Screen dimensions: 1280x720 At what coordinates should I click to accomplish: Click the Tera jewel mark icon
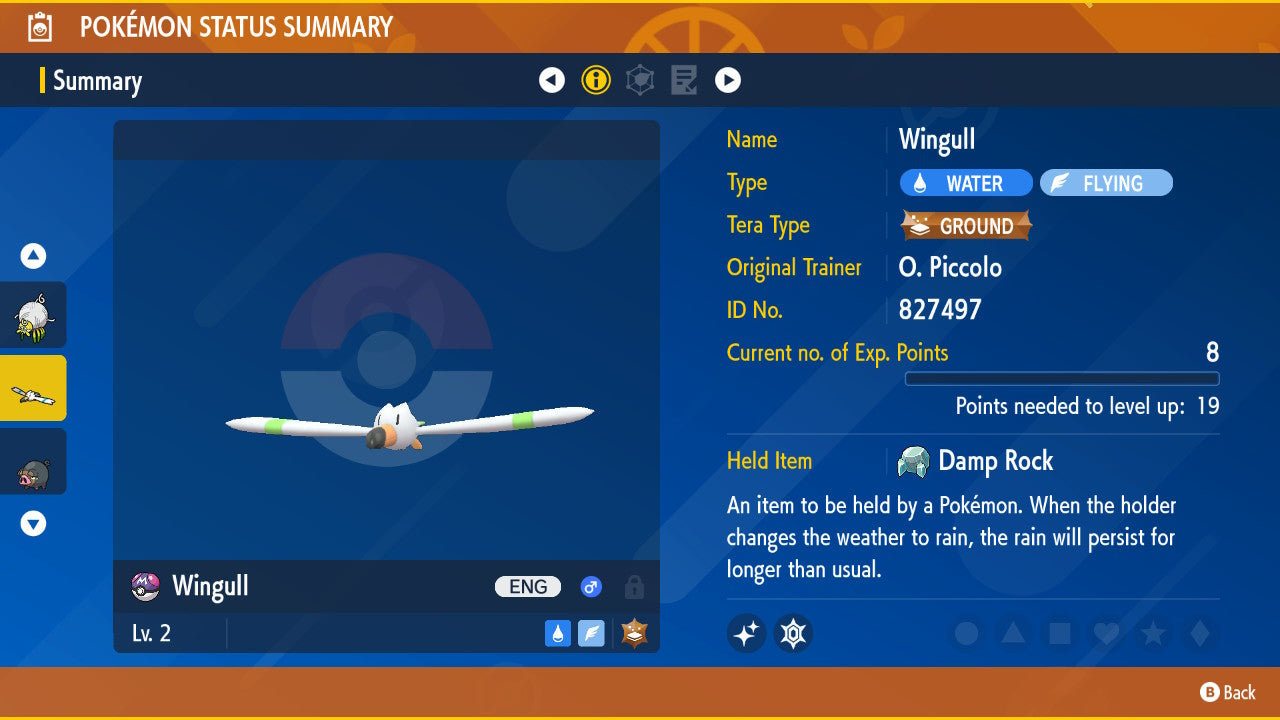[x=793, y=633]
